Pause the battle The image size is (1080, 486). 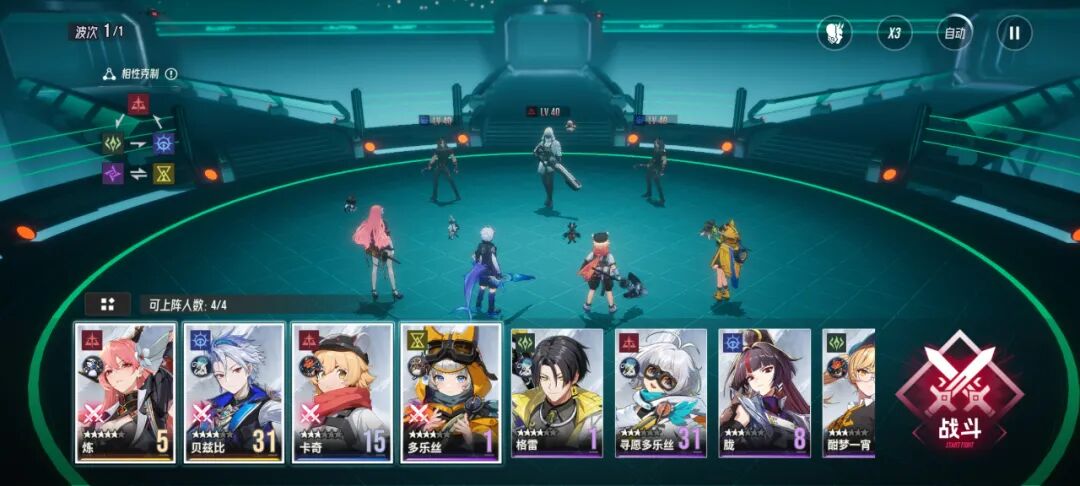click(1014, 33)
